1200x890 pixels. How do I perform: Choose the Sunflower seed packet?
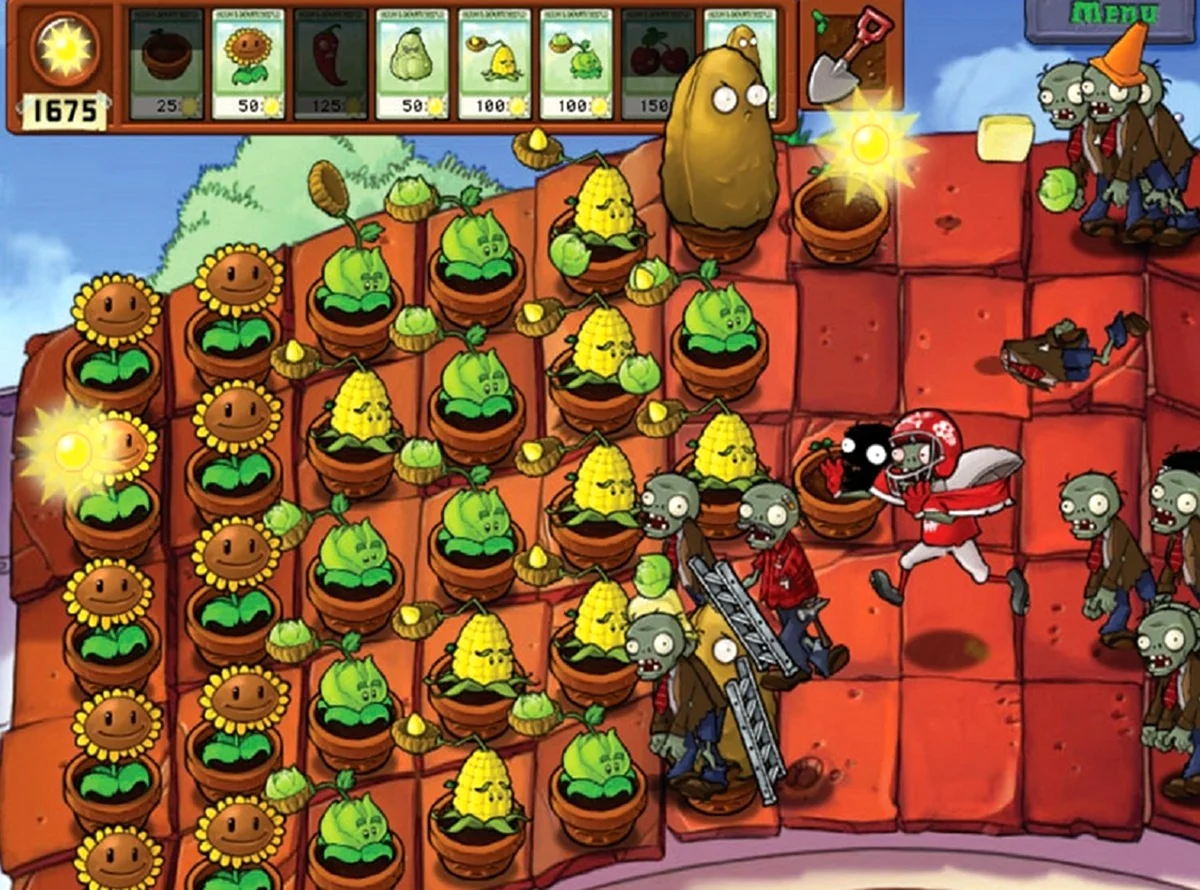pos(248,64)
